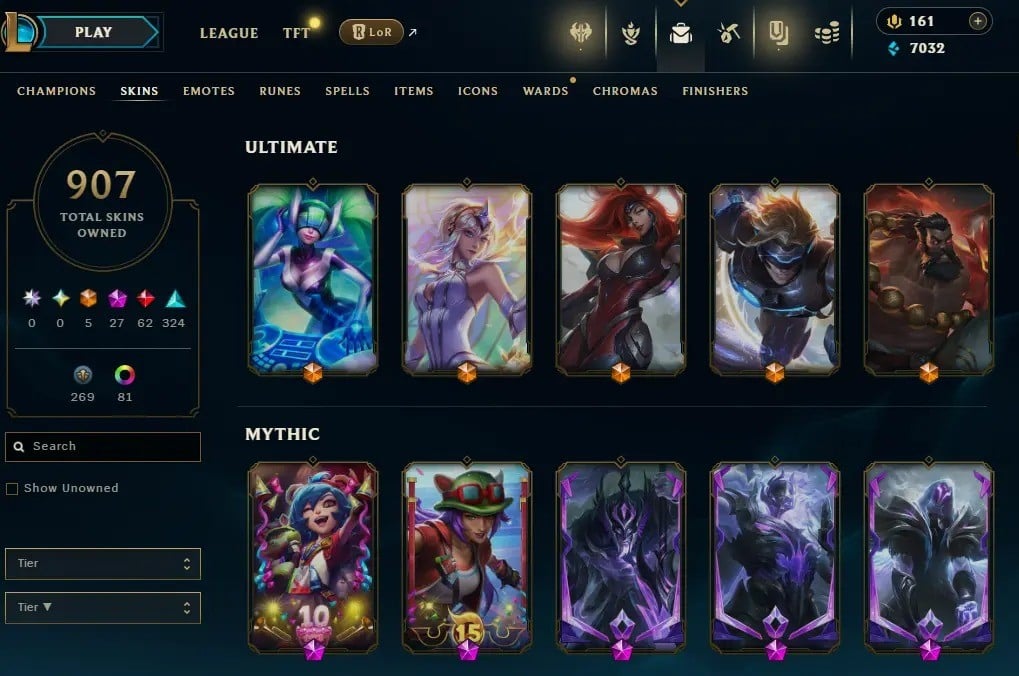View the Icons tab
This screenshot has width=1019, height=676.
[478, 91]
